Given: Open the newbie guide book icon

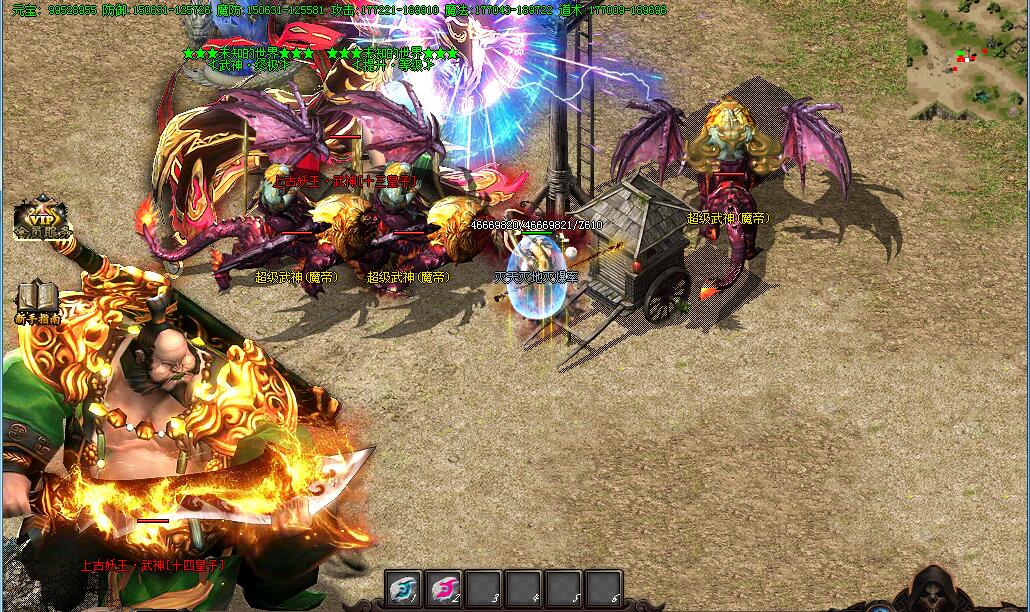Looking at the screenshot, I should click(x=37, y=300).
